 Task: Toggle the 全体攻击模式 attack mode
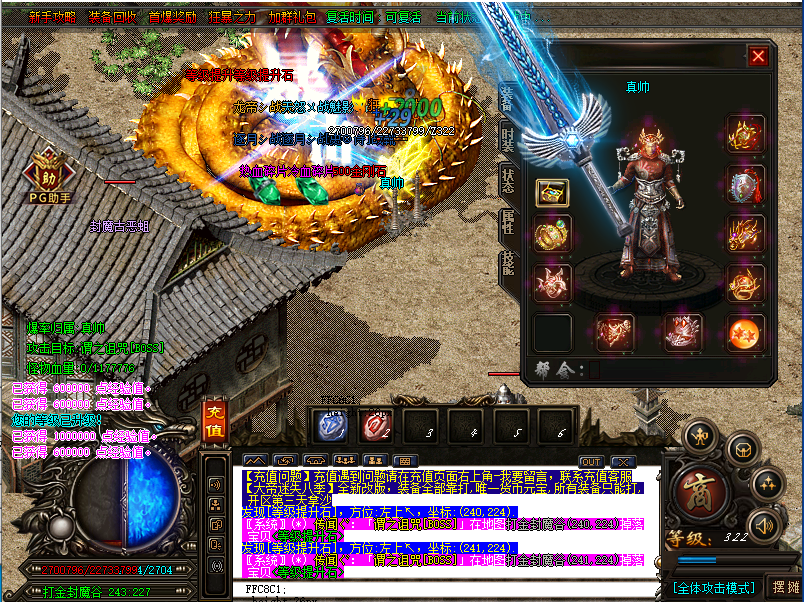click(712, 587)
